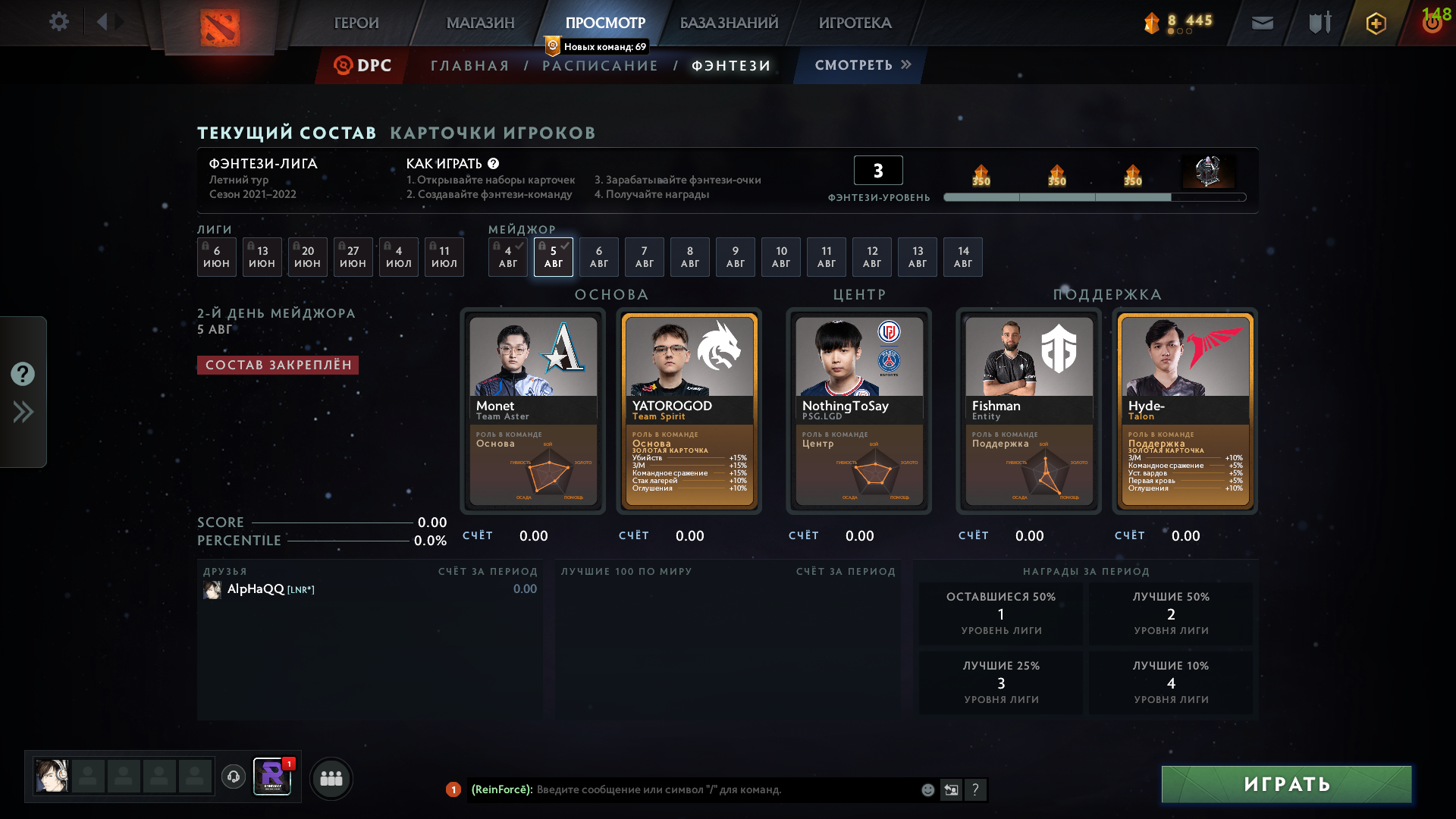Click the green ИГРАТЬ play button
The height and width of the screenshot is (819, 1456).
[x=1286, y=784]
